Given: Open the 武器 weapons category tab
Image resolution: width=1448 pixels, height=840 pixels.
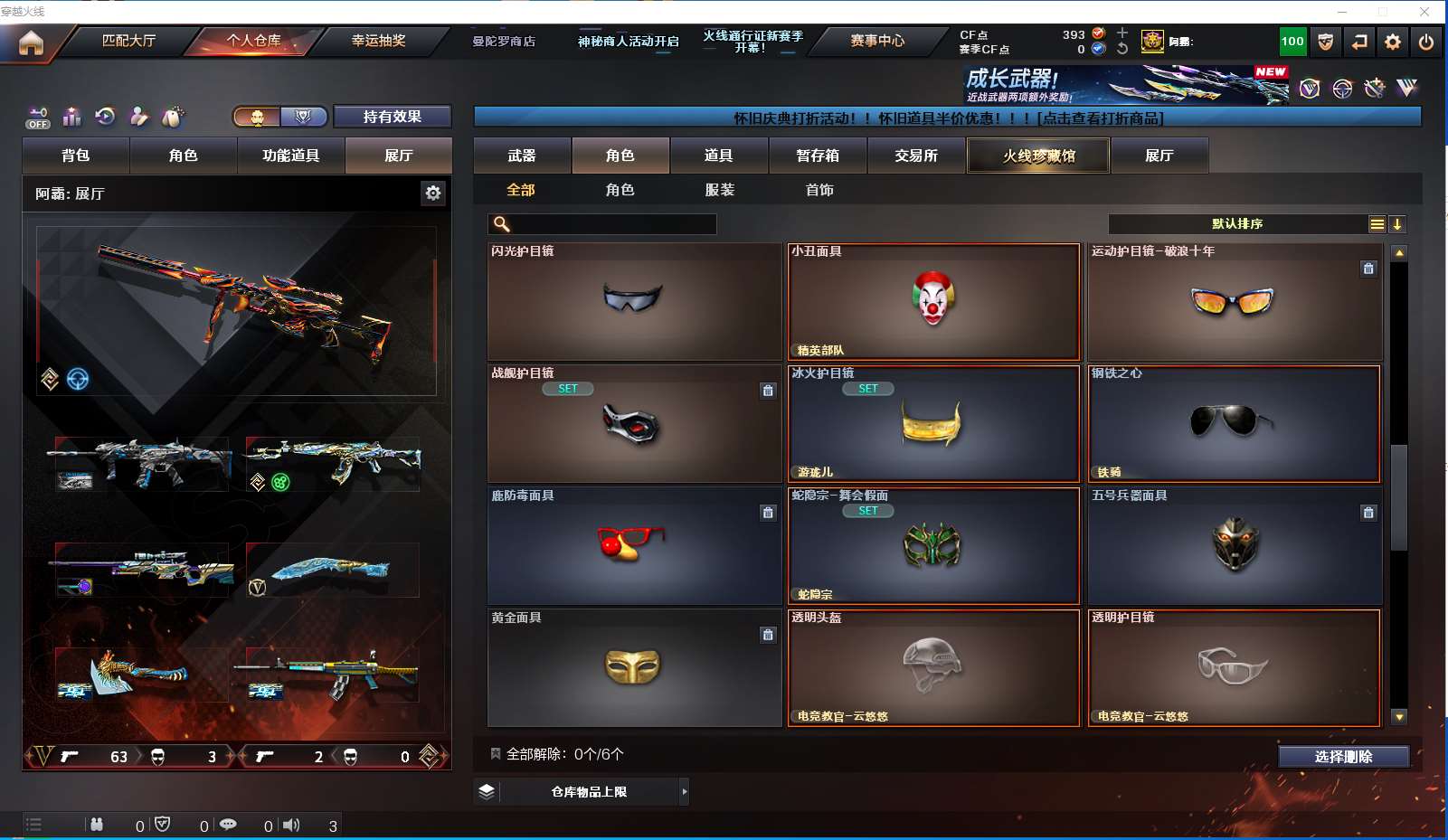Looking at the screenshot, I should 522,156.
